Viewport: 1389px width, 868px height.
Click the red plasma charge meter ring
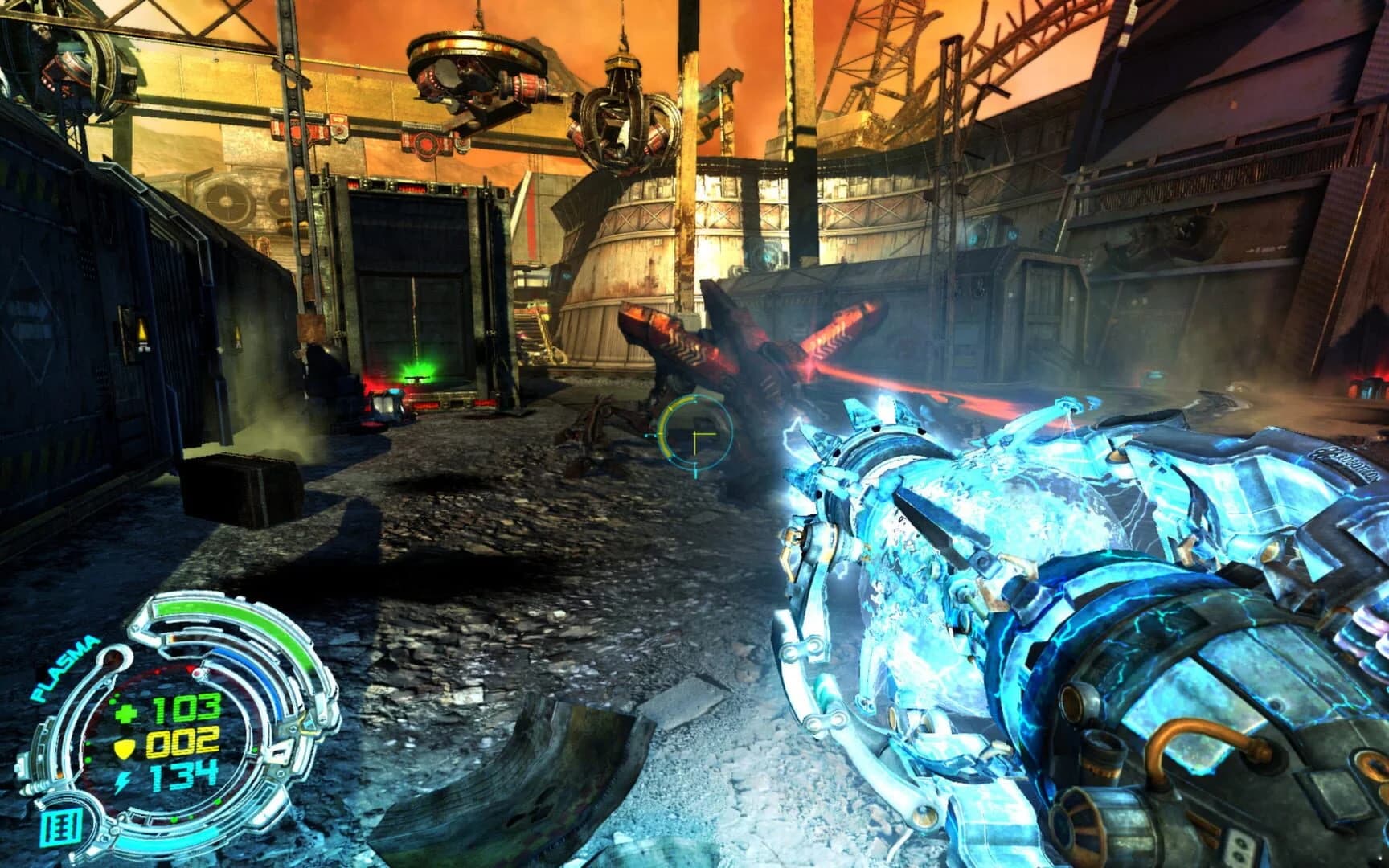tap(171, 671)
